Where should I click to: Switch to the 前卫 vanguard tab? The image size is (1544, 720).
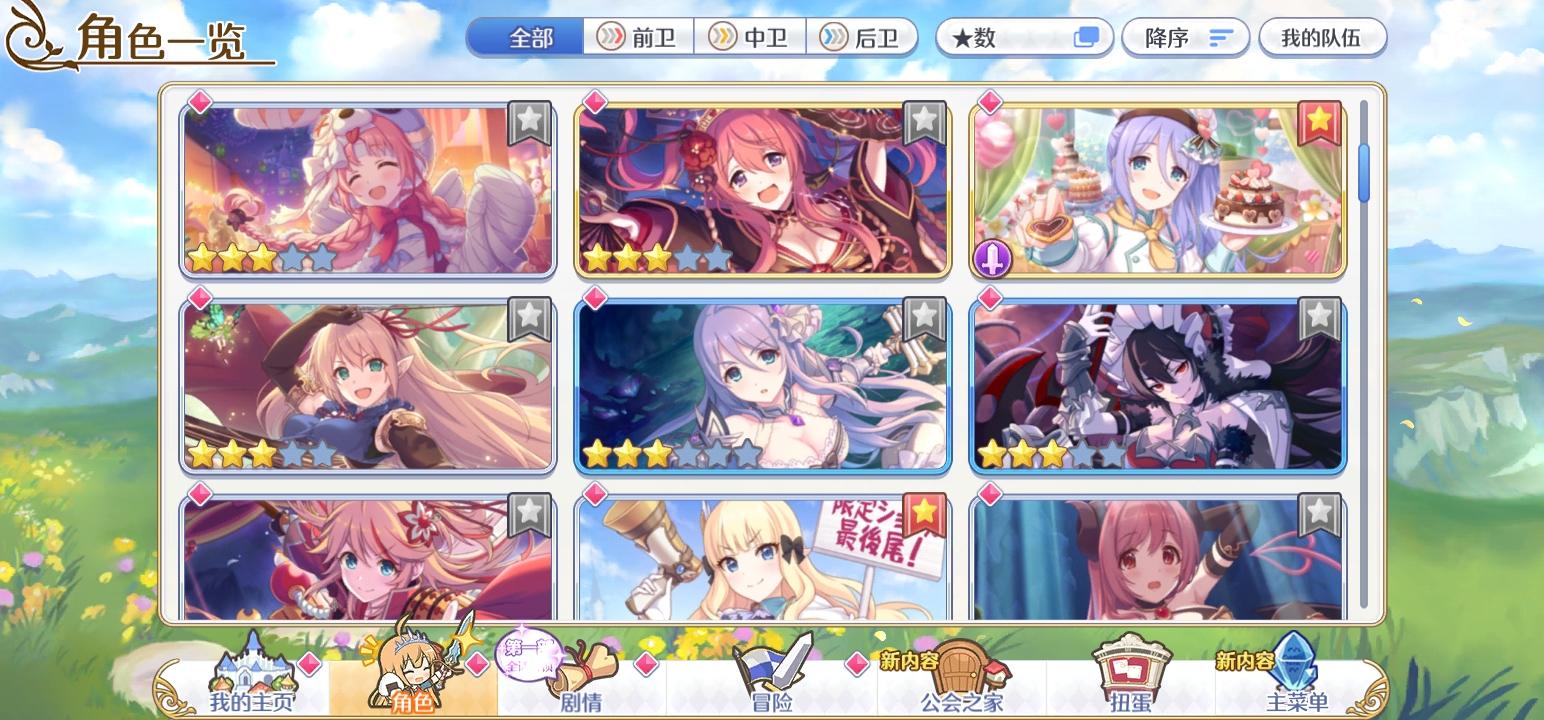640,37
